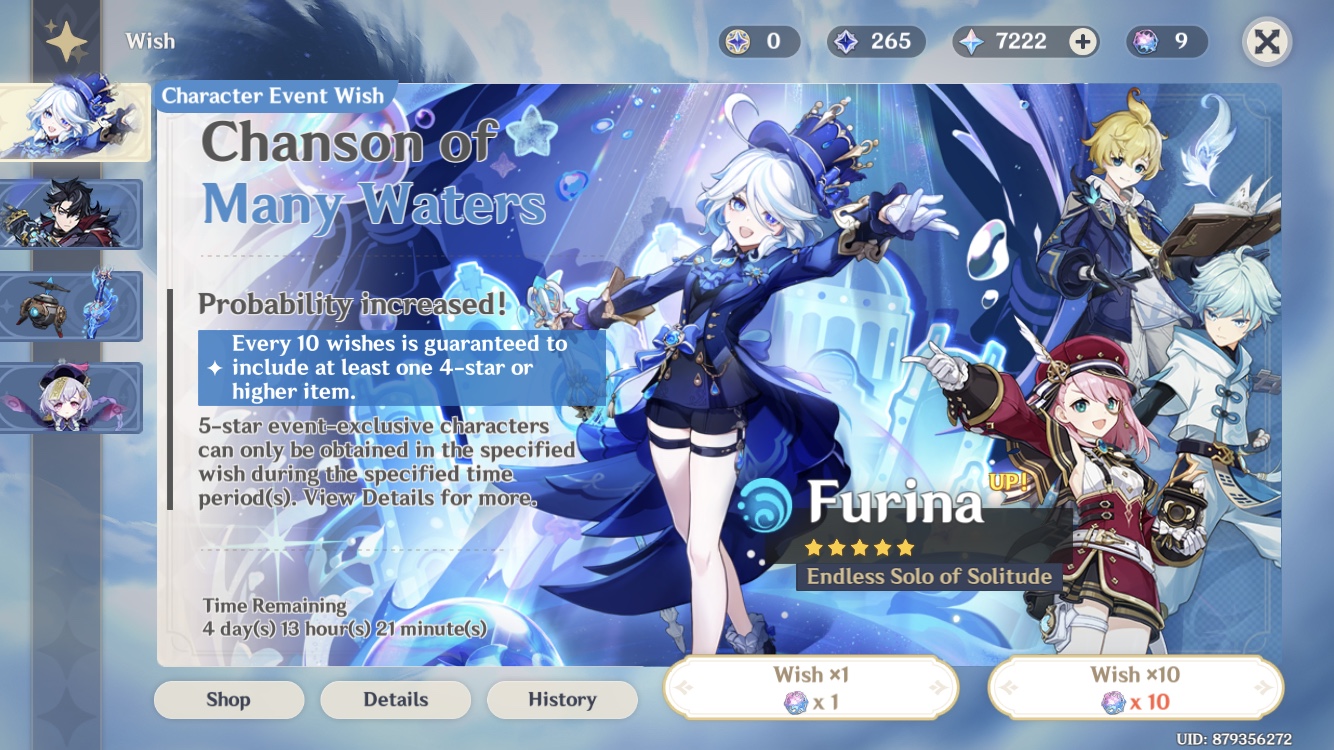Open the standard wish banner with Charlotte artwork
Viewport: 1334px width, 750px height.
click(x=71, y=395)
